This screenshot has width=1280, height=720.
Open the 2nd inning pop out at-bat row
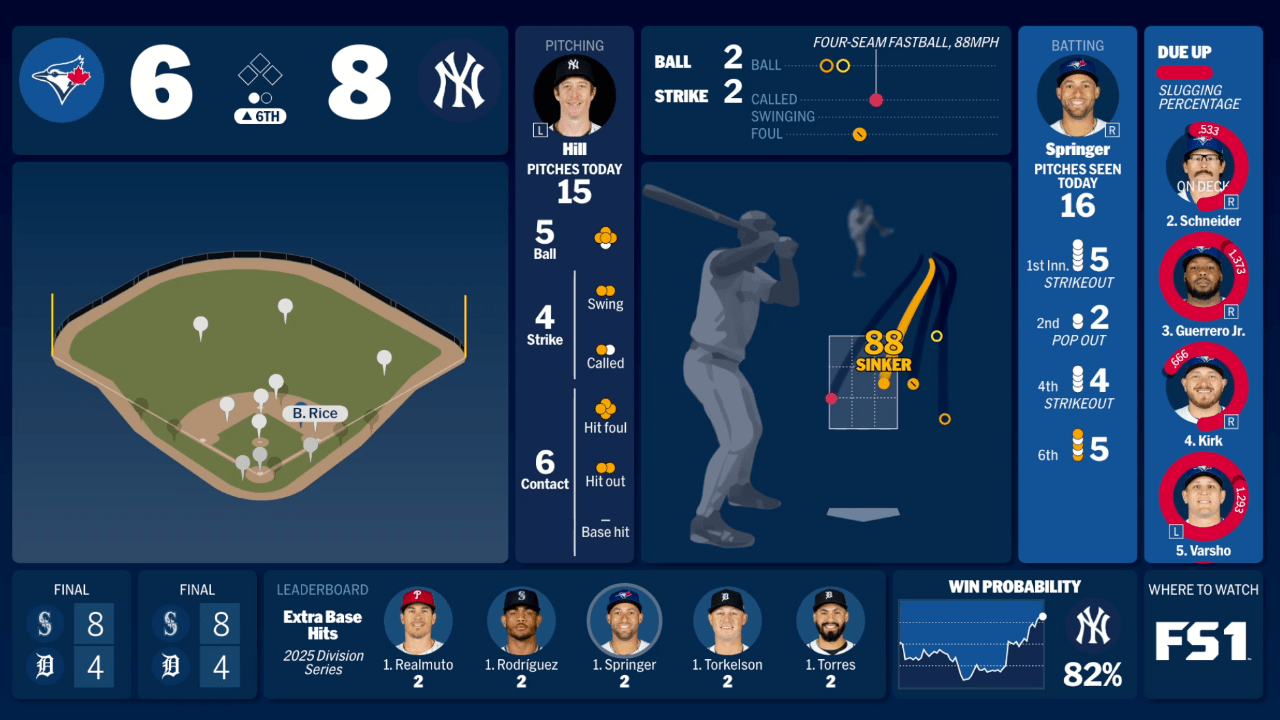(1077, 324)
